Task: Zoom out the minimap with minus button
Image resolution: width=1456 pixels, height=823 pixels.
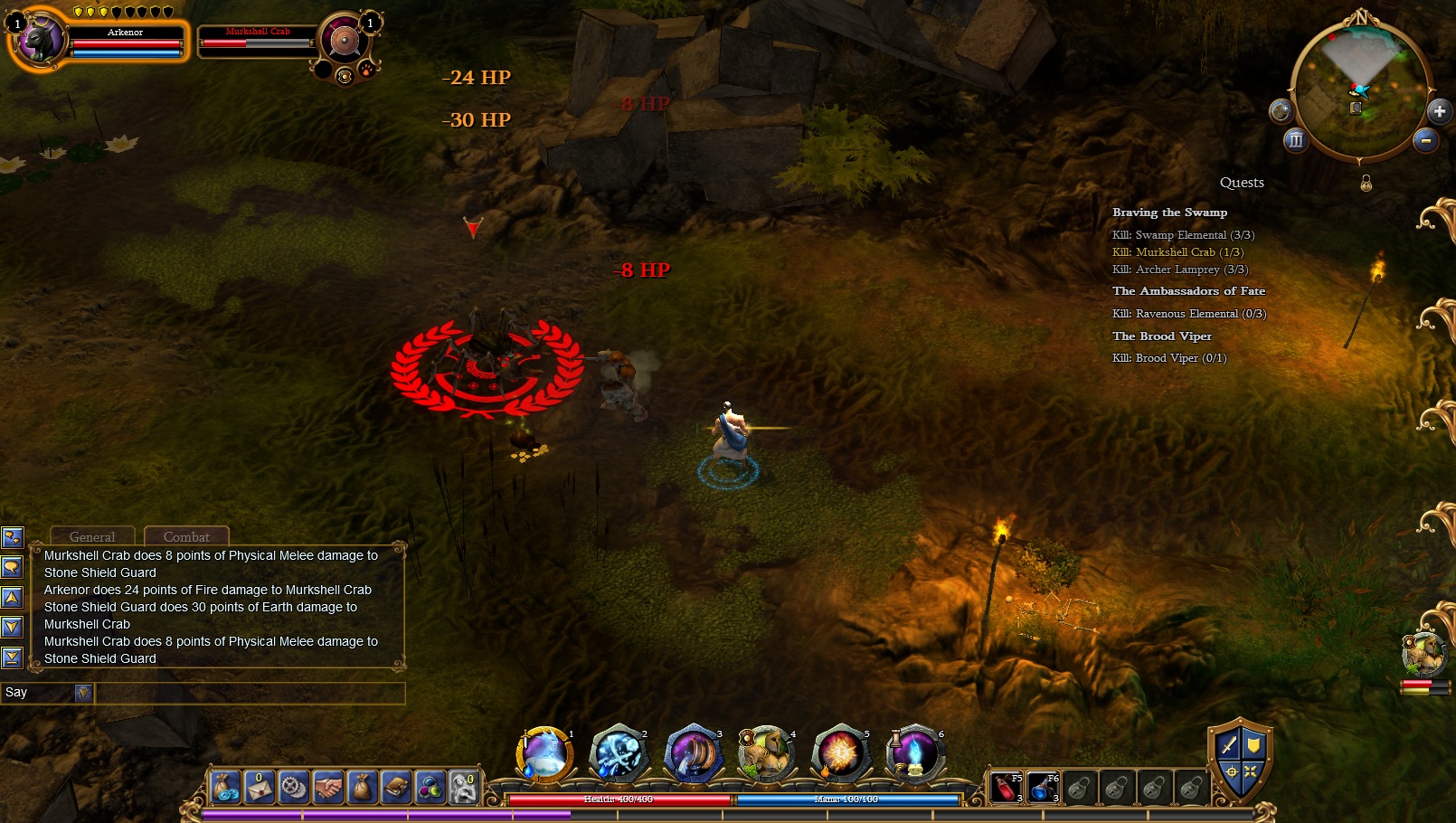Action: pyautogui.click(x=1425, y=140)
